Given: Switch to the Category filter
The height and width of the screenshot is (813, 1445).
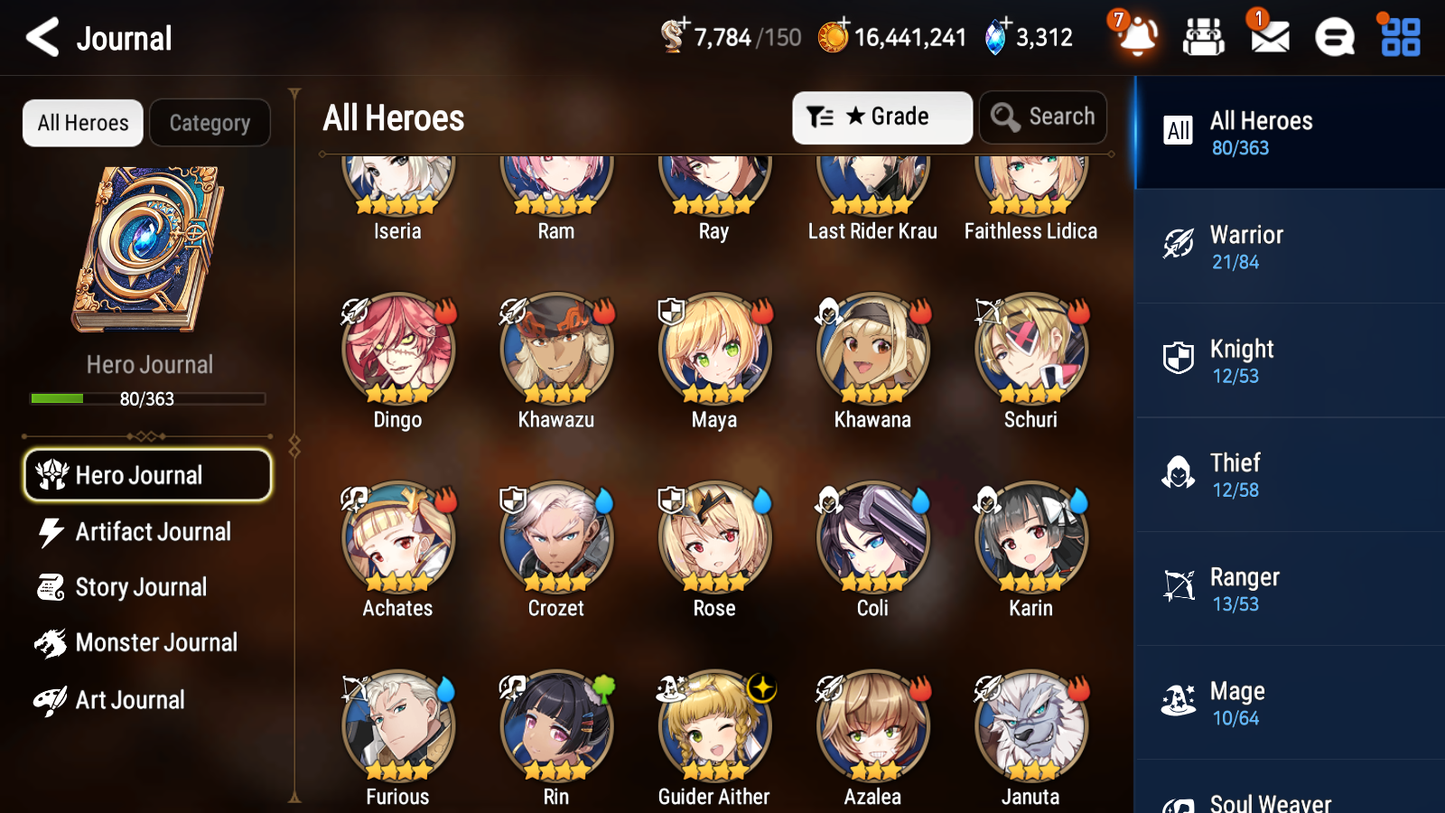Looking at the screenshot, I should point(210,122).
